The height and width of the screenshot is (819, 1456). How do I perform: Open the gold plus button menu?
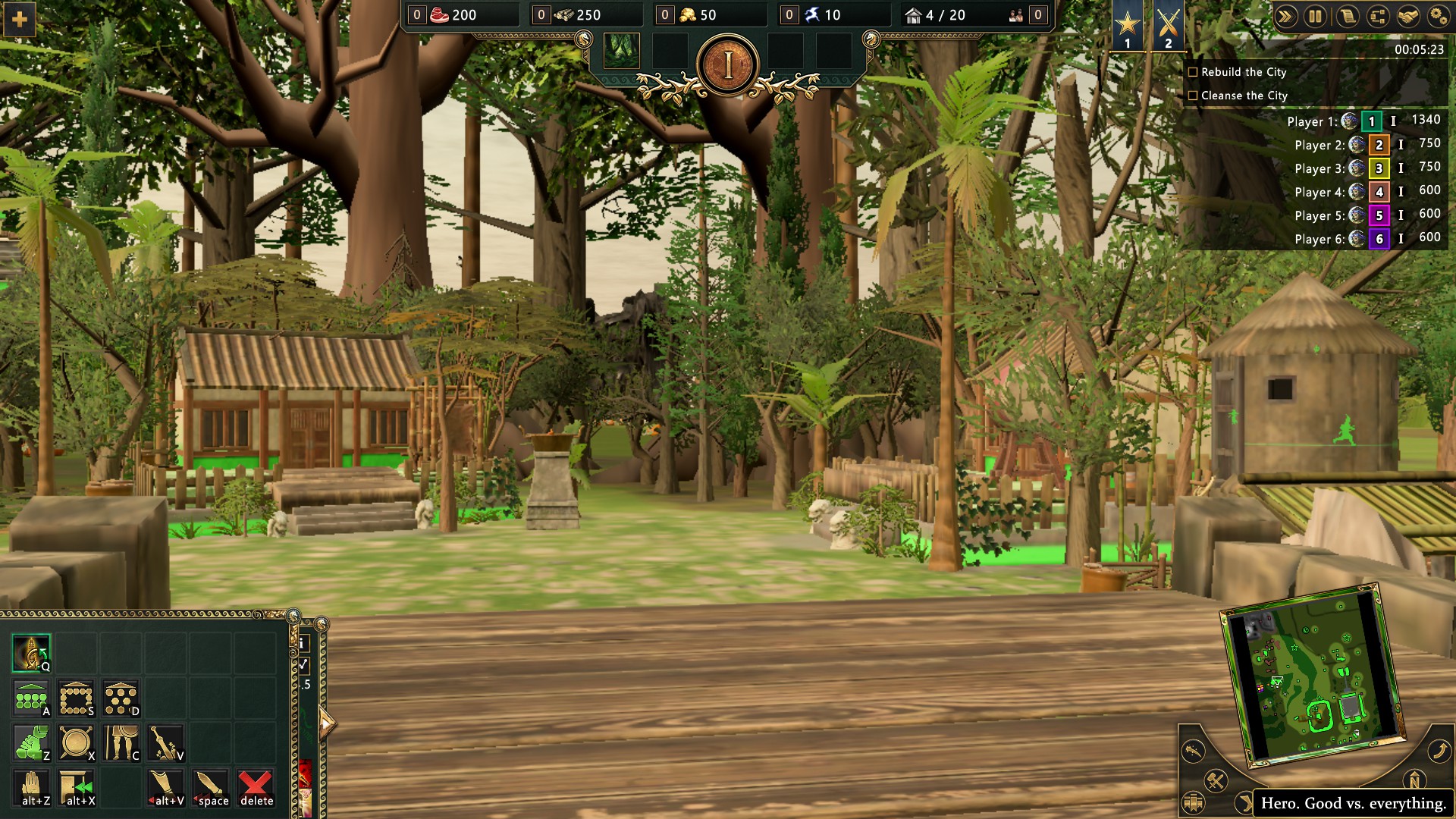coord(20,19)
